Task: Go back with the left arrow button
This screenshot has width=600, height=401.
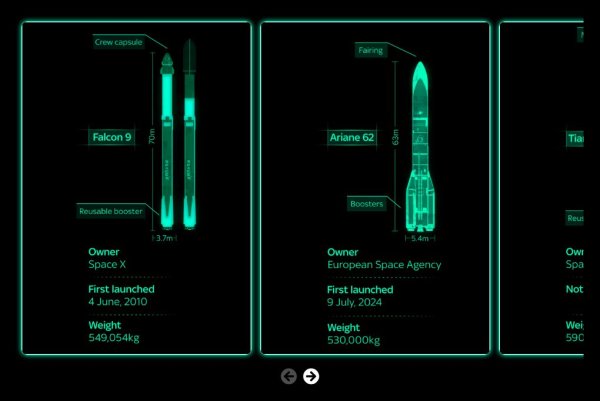Action: [289, 376]
